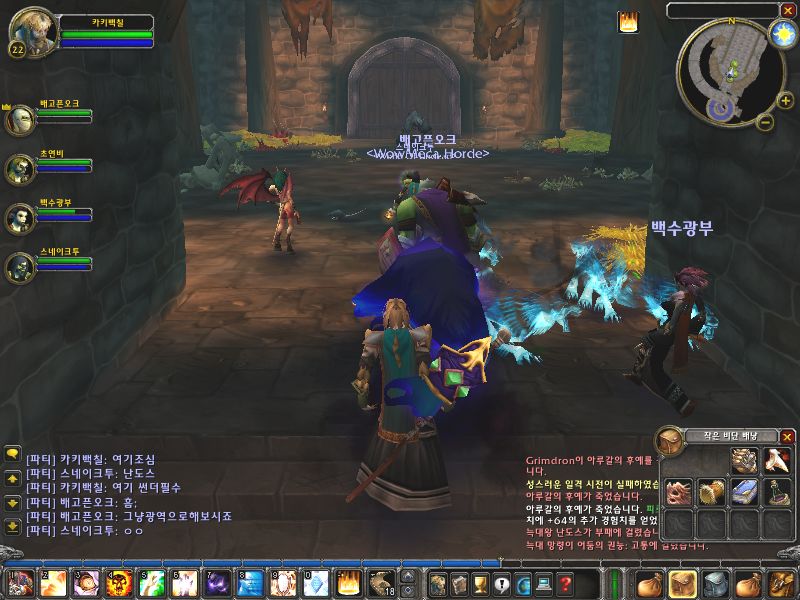The image size is (800, 600).
Task: Open the red question mark help button
Action: [x=566, y=584]
